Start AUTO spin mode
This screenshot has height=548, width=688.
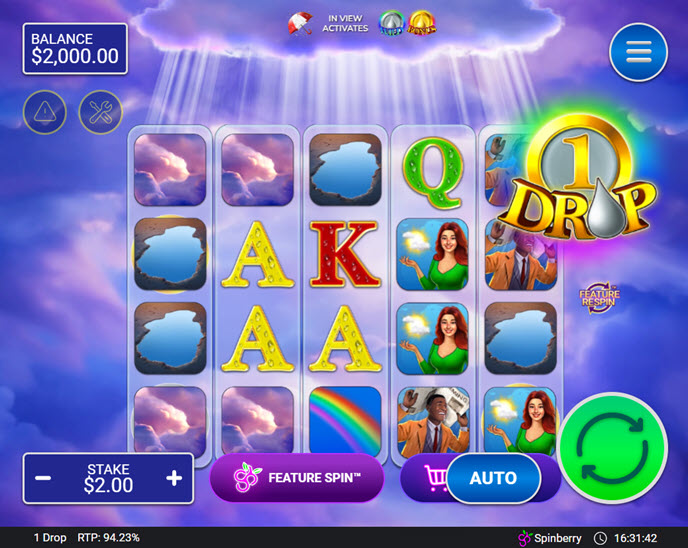492,478
